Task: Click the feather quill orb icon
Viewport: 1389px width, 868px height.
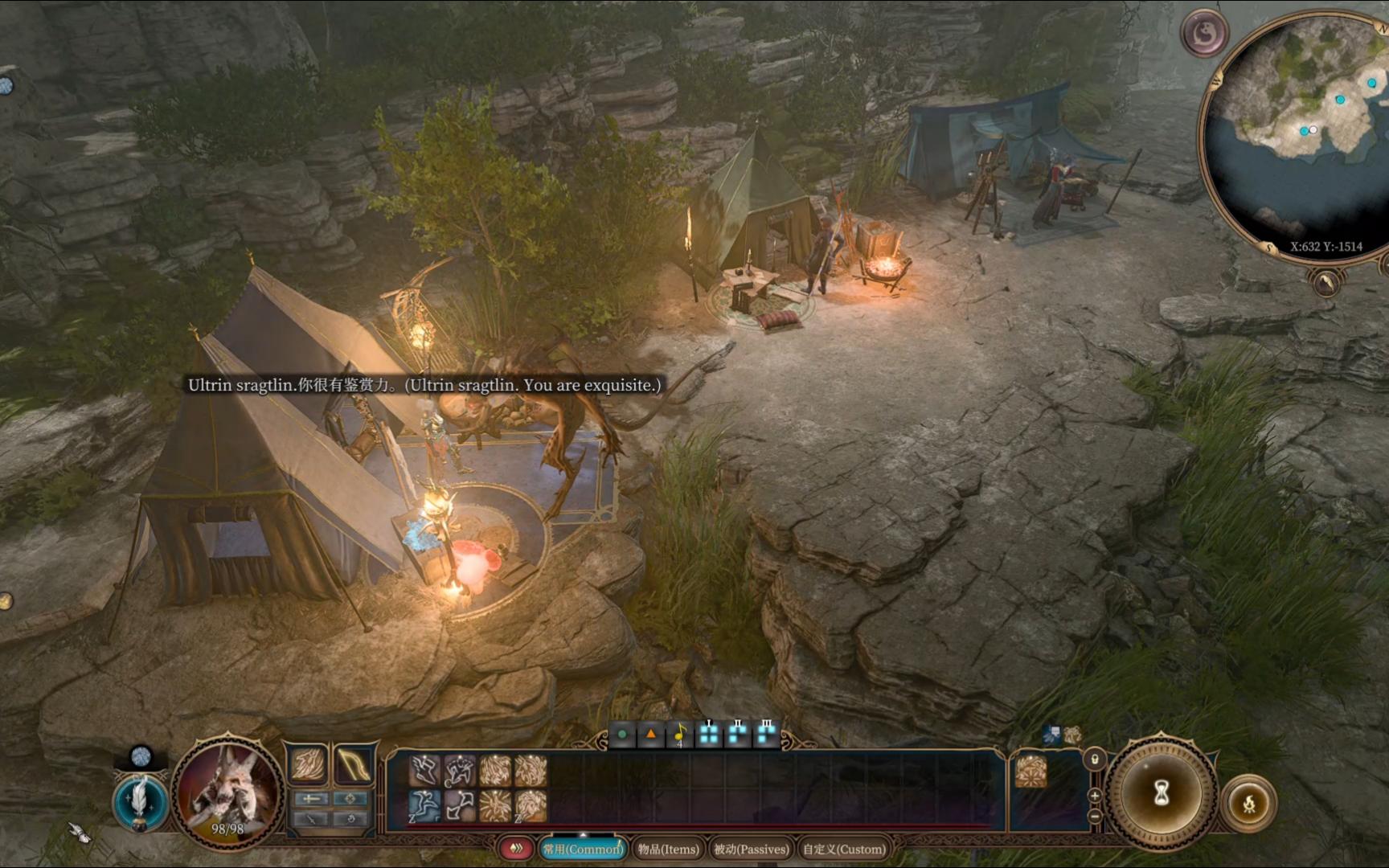Action: point(140,801)
